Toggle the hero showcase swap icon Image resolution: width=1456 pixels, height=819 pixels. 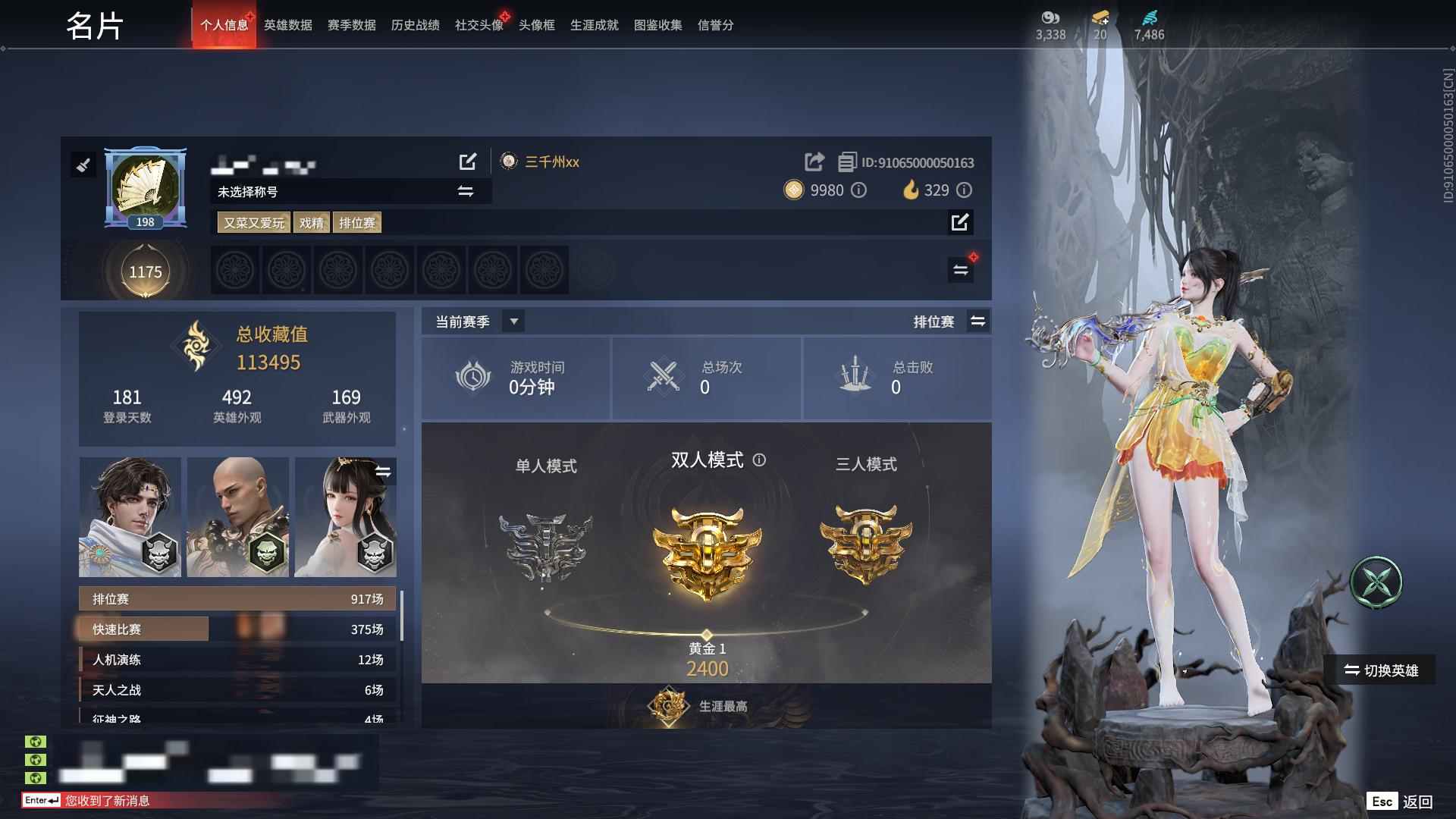pos(384,471)
